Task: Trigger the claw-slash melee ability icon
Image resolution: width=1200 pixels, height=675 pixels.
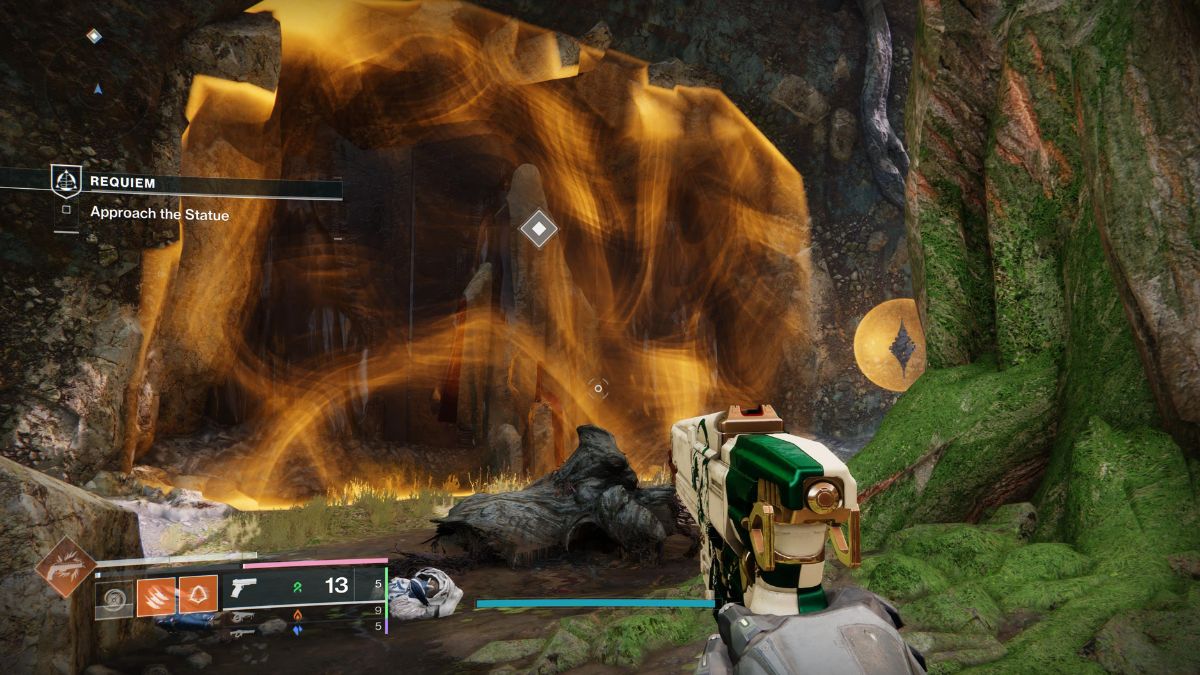Action: 156,595
